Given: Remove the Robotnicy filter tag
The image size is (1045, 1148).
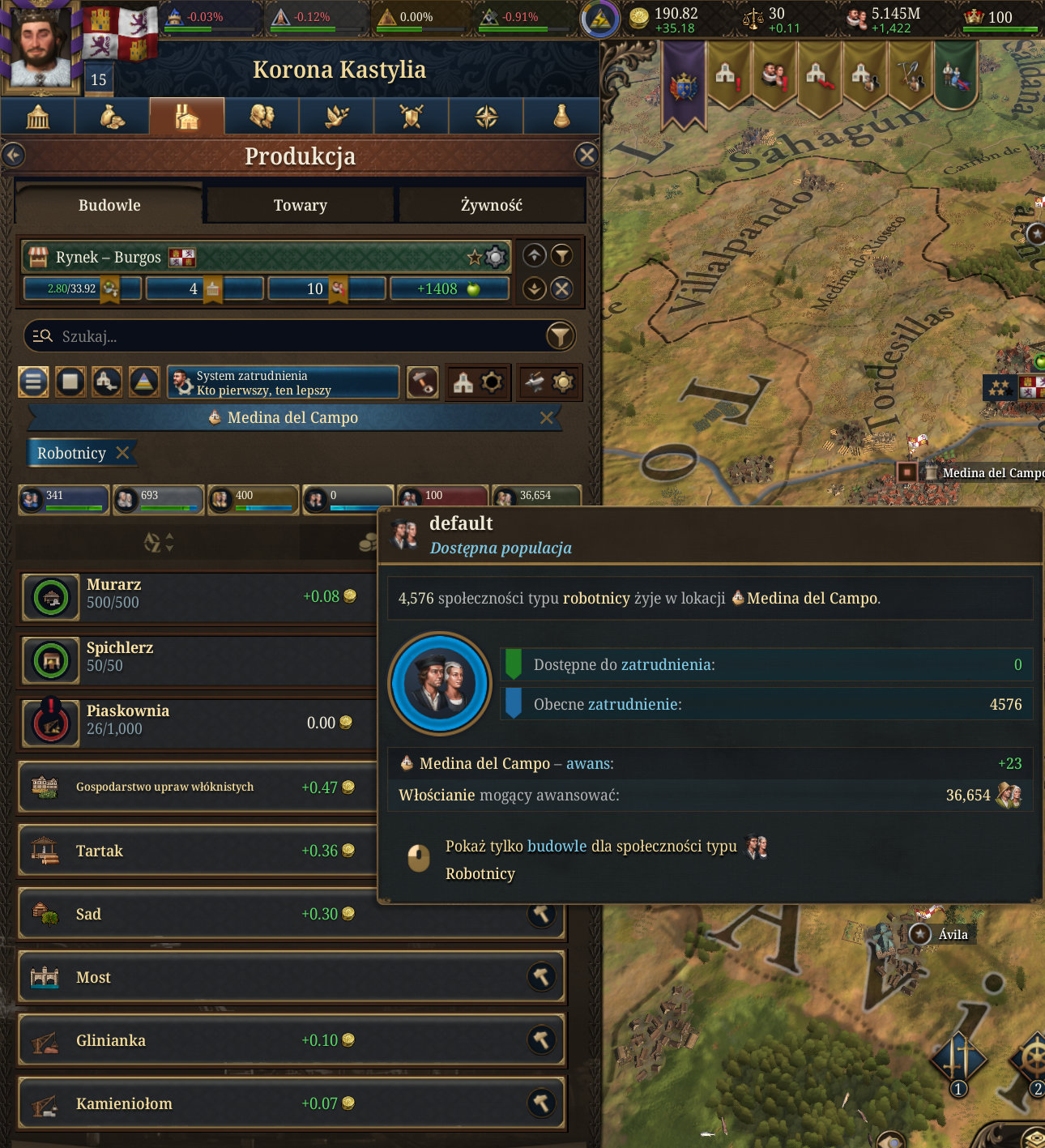Looking at the screenshot, I should pyautogui.click(x=123, y=453).
